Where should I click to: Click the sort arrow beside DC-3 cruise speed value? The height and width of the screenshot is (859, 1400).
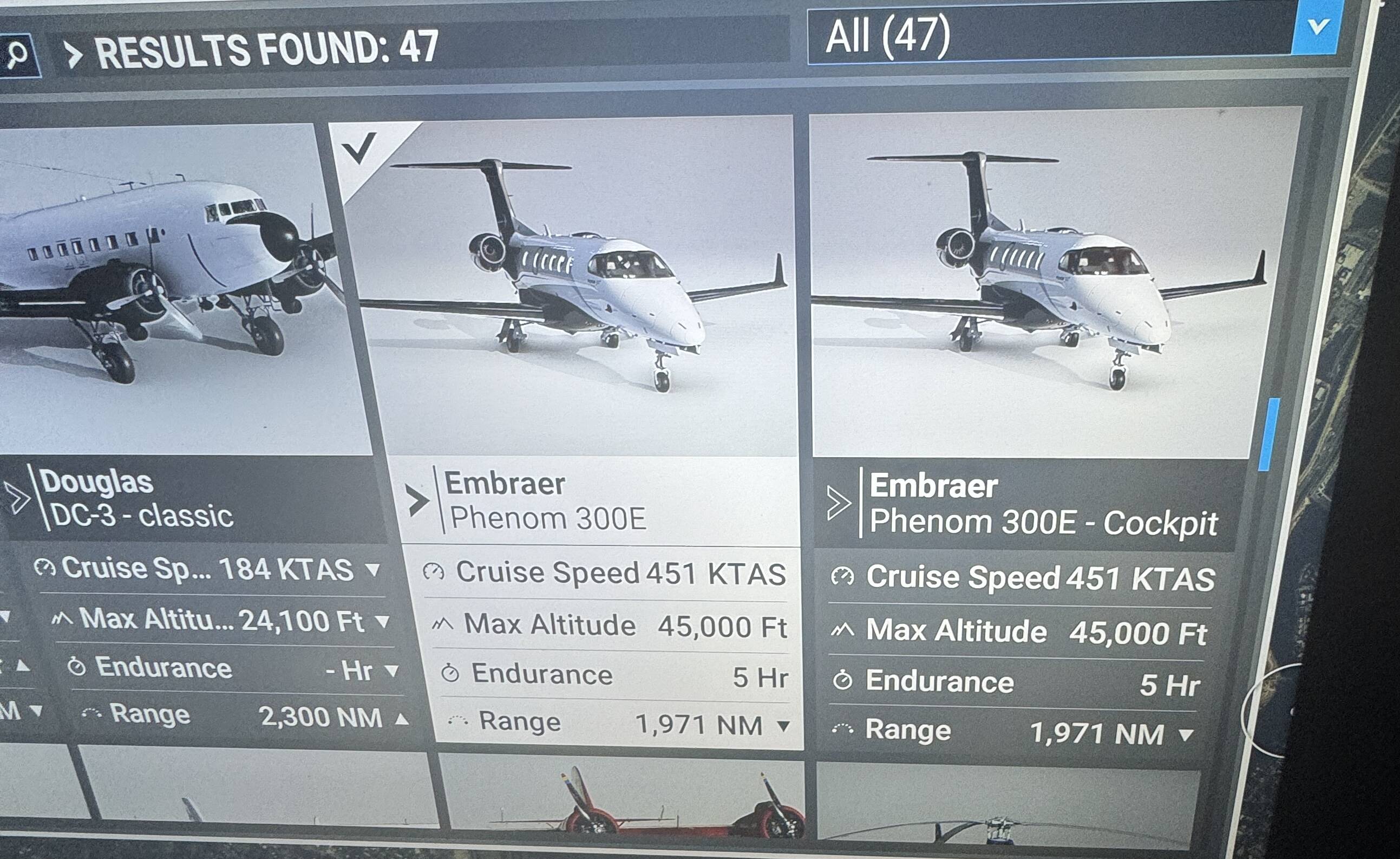pyautogui.click(x=375, y=571)
